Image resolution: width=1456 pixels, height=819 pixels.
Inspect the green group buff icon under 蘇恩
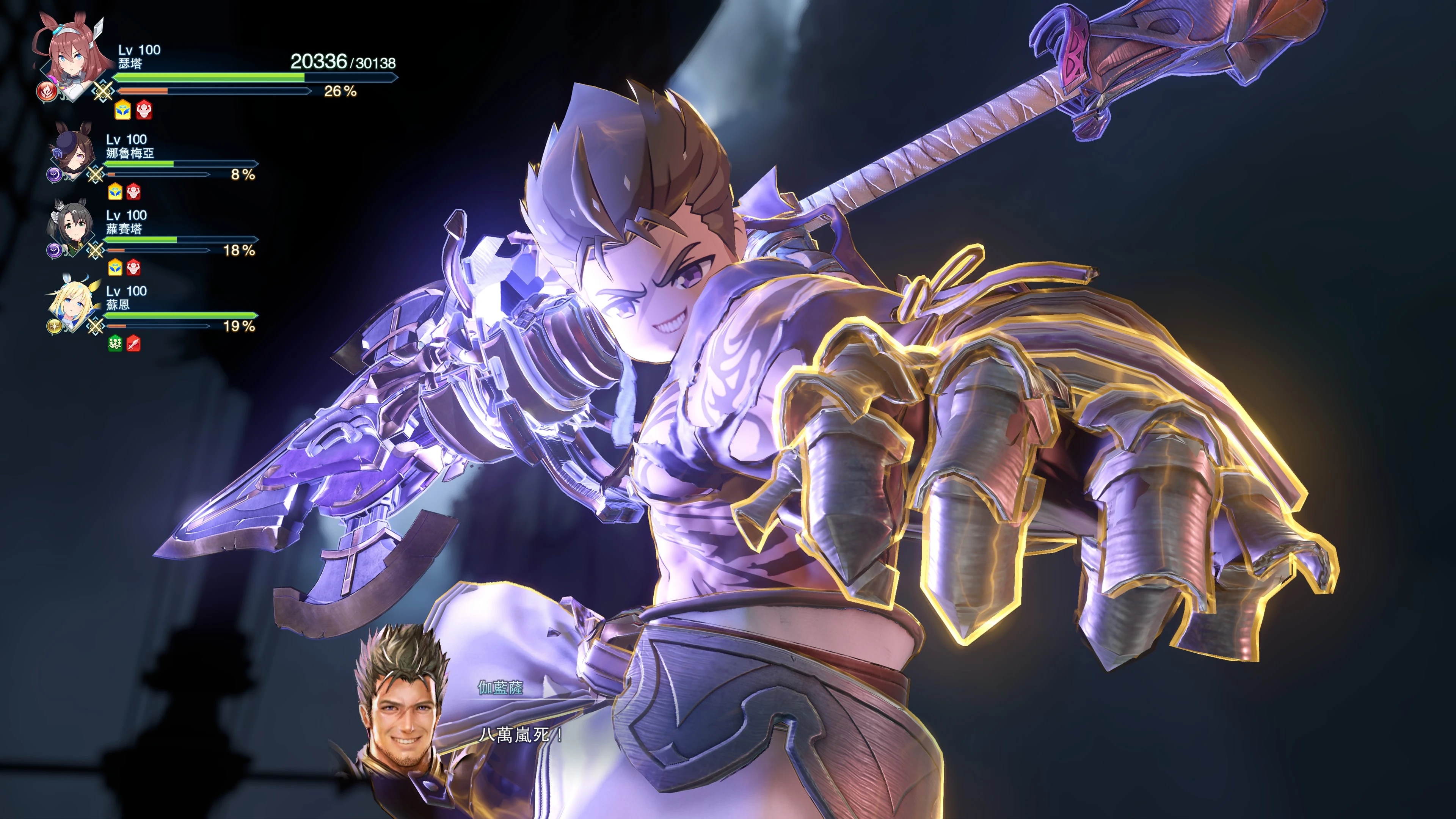[115, 344]
